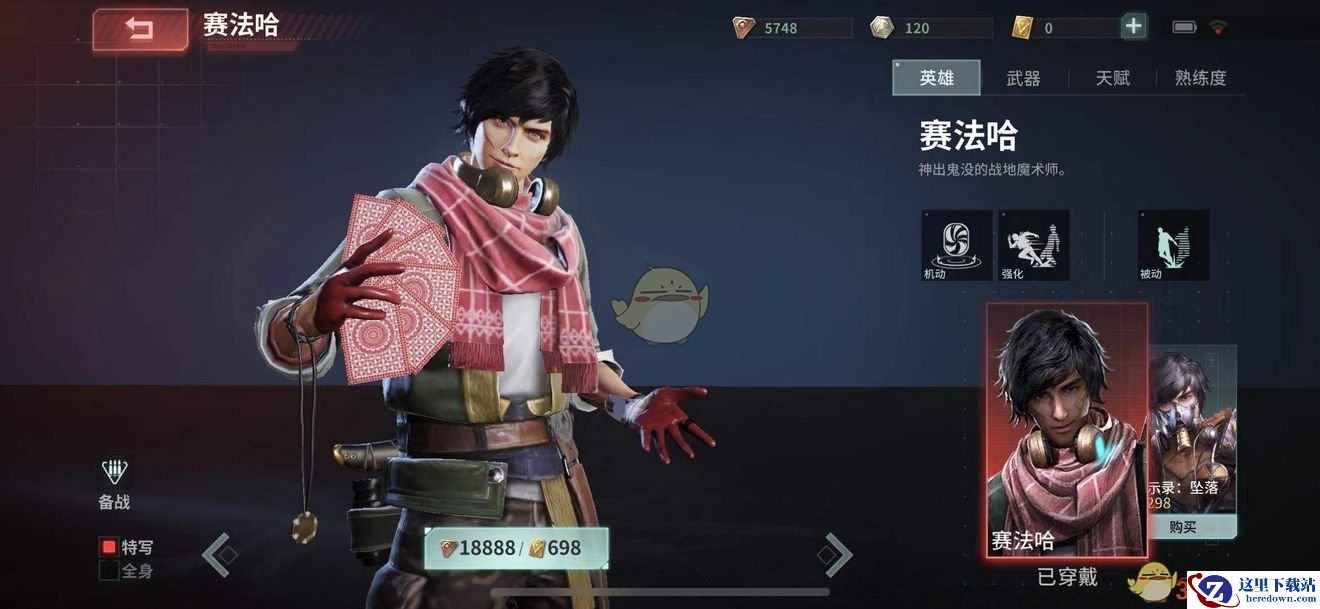The image size is (1320, 609).
Task: Purchase hero via the 18888/698 price button
Action: coord(516,548)
